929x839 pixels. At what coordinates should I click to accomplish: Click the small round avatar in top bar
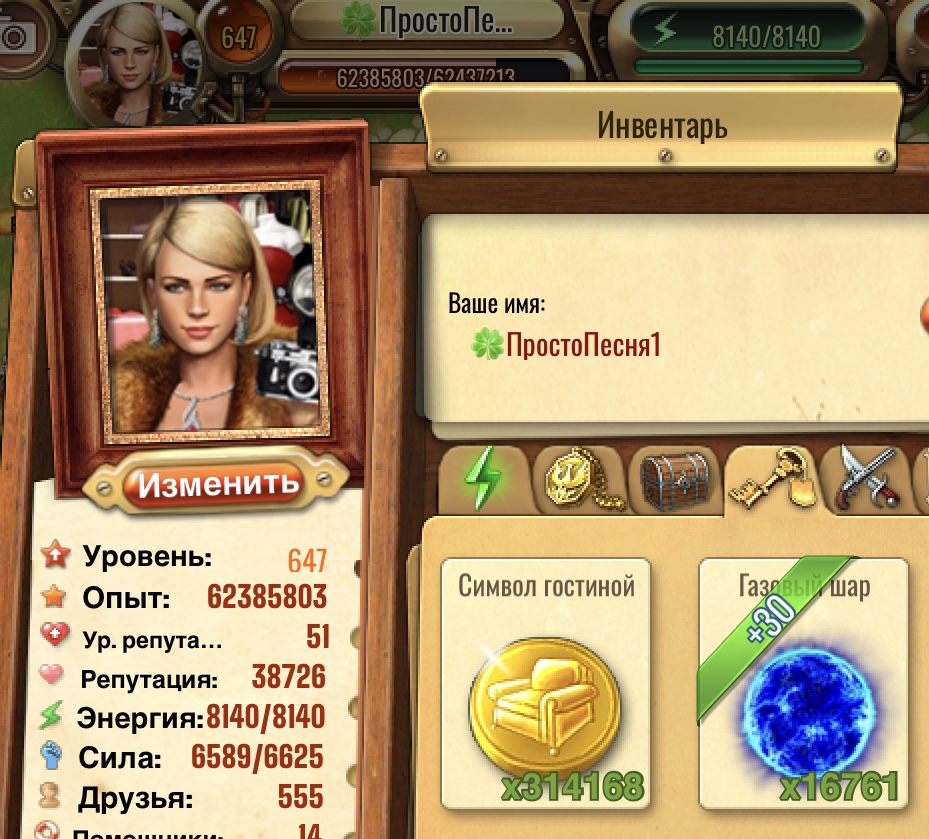coord(133,62)
